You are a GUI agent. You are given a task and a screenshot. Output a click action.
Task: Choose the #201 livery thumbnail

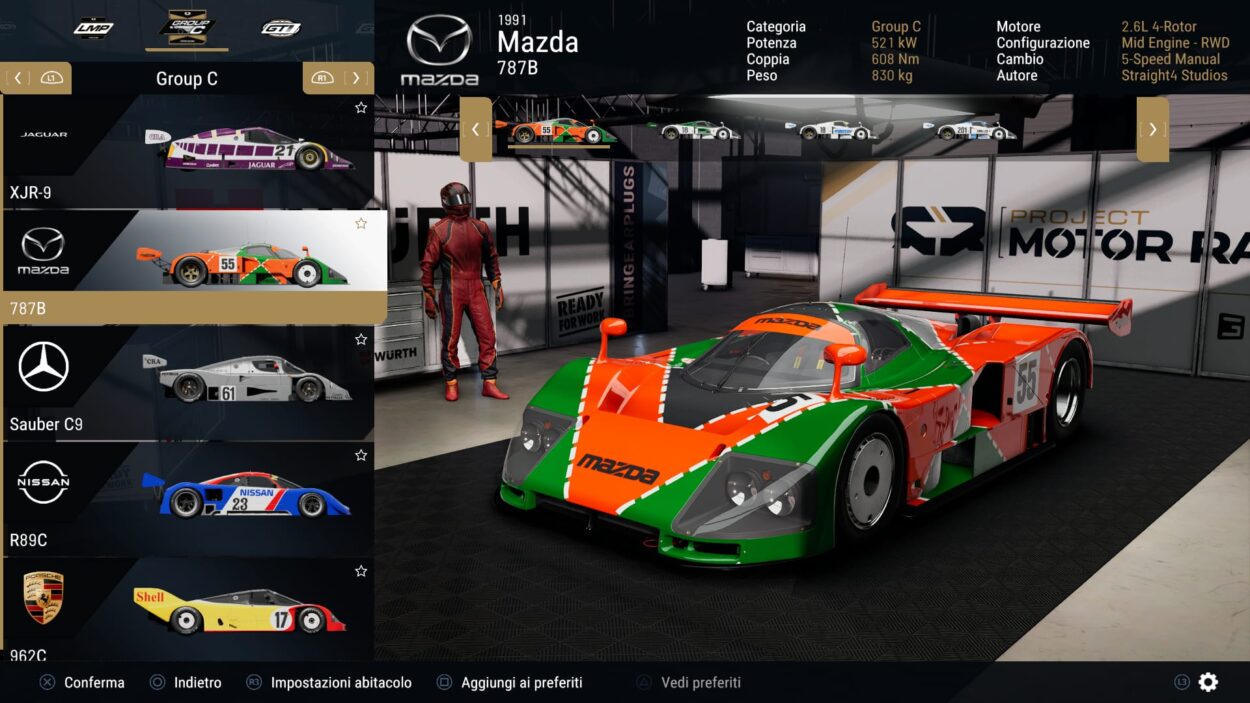975,130
